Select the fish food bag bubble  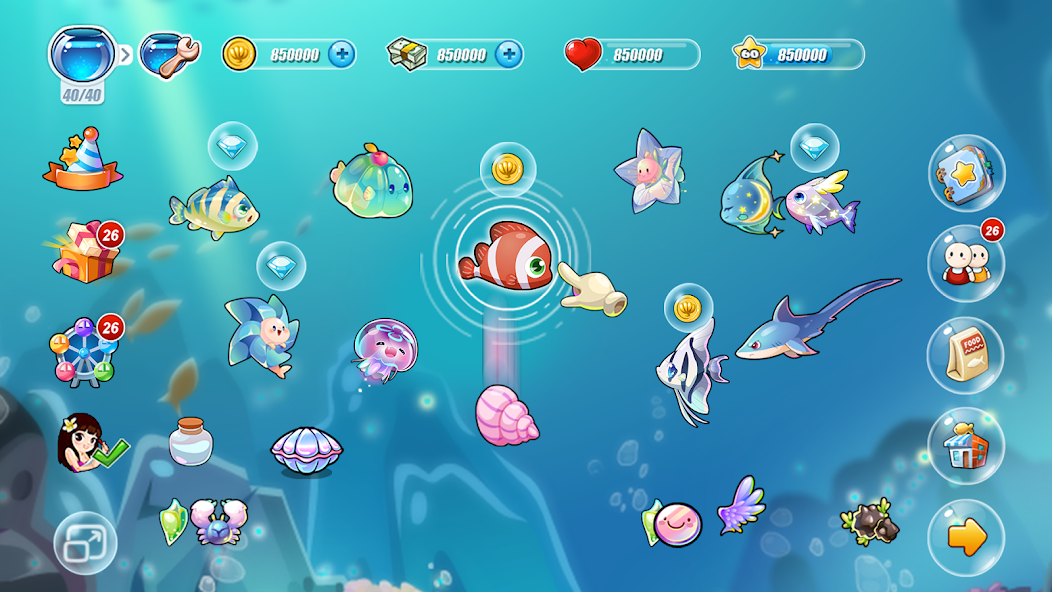965,355
